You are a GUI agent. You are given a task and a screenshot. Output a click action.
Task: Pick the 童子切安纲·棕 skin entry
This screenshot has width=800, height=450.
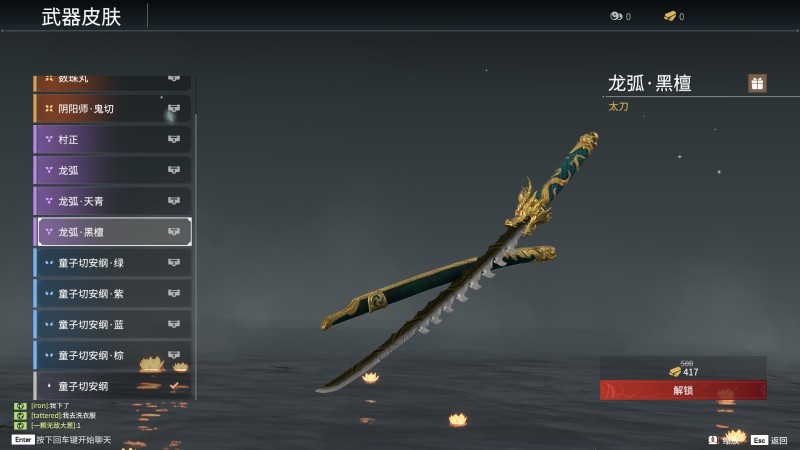112,355
